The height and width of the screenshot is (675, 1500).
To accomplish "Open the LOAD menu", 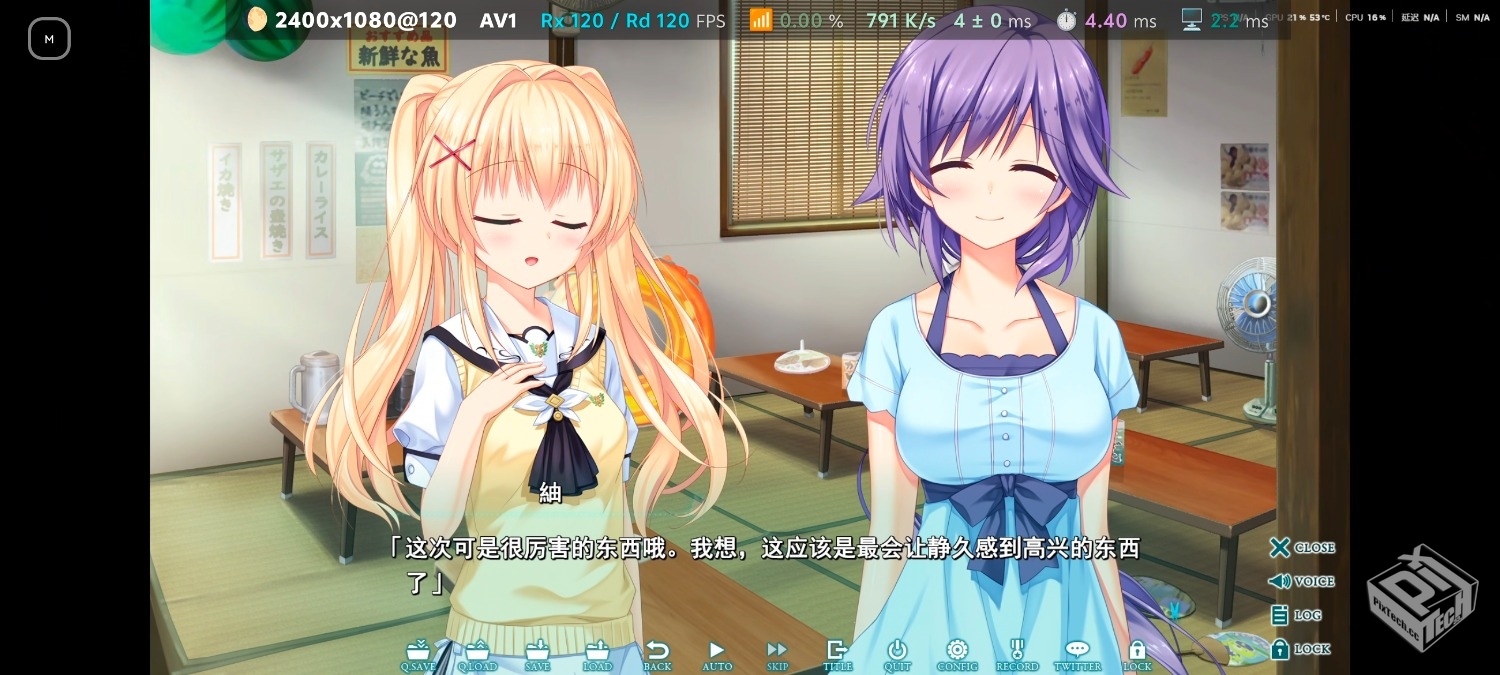I will point(598,654).
